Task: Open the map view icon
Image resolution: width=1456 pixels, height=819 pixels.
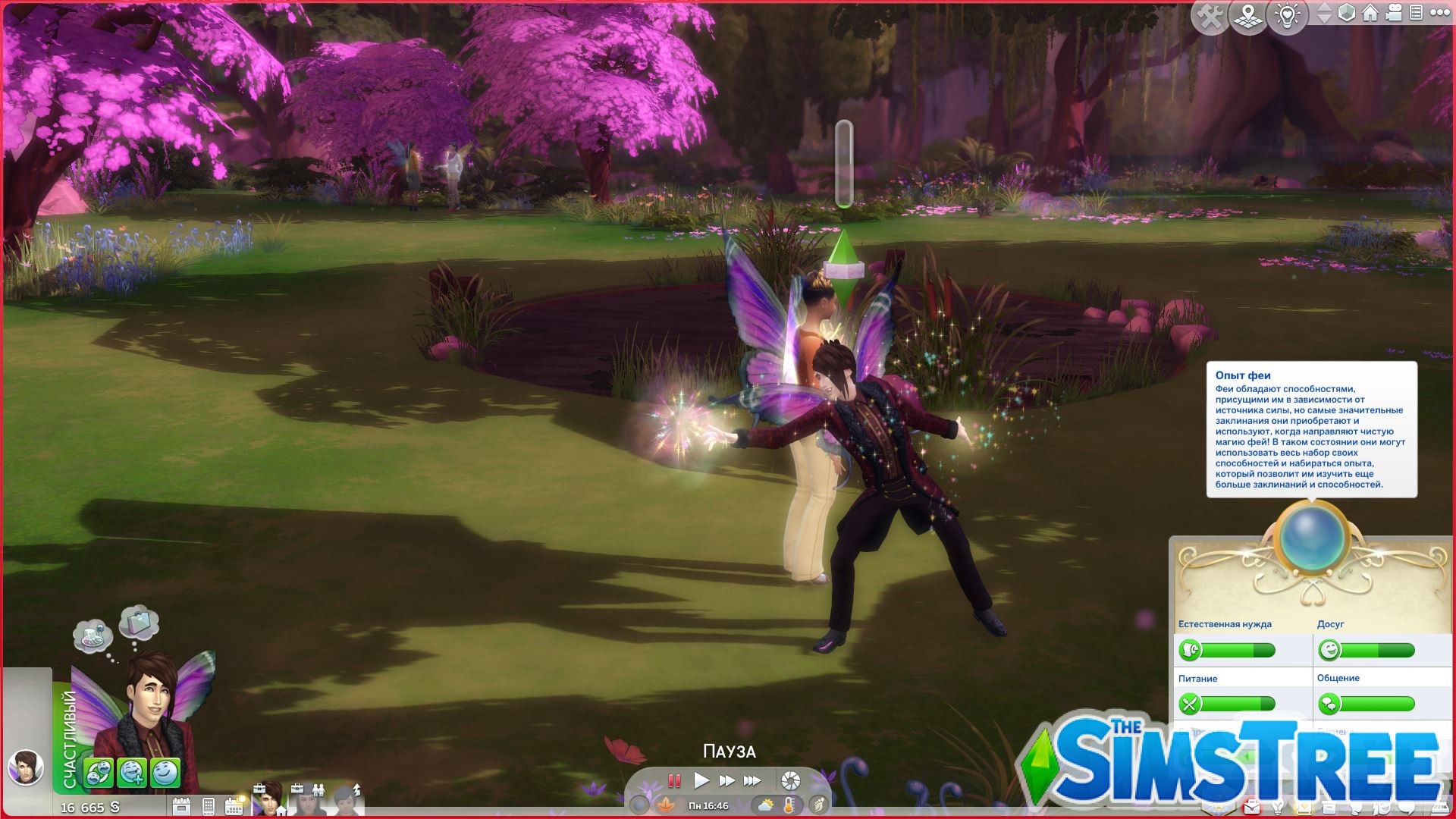Action: 1246,14
